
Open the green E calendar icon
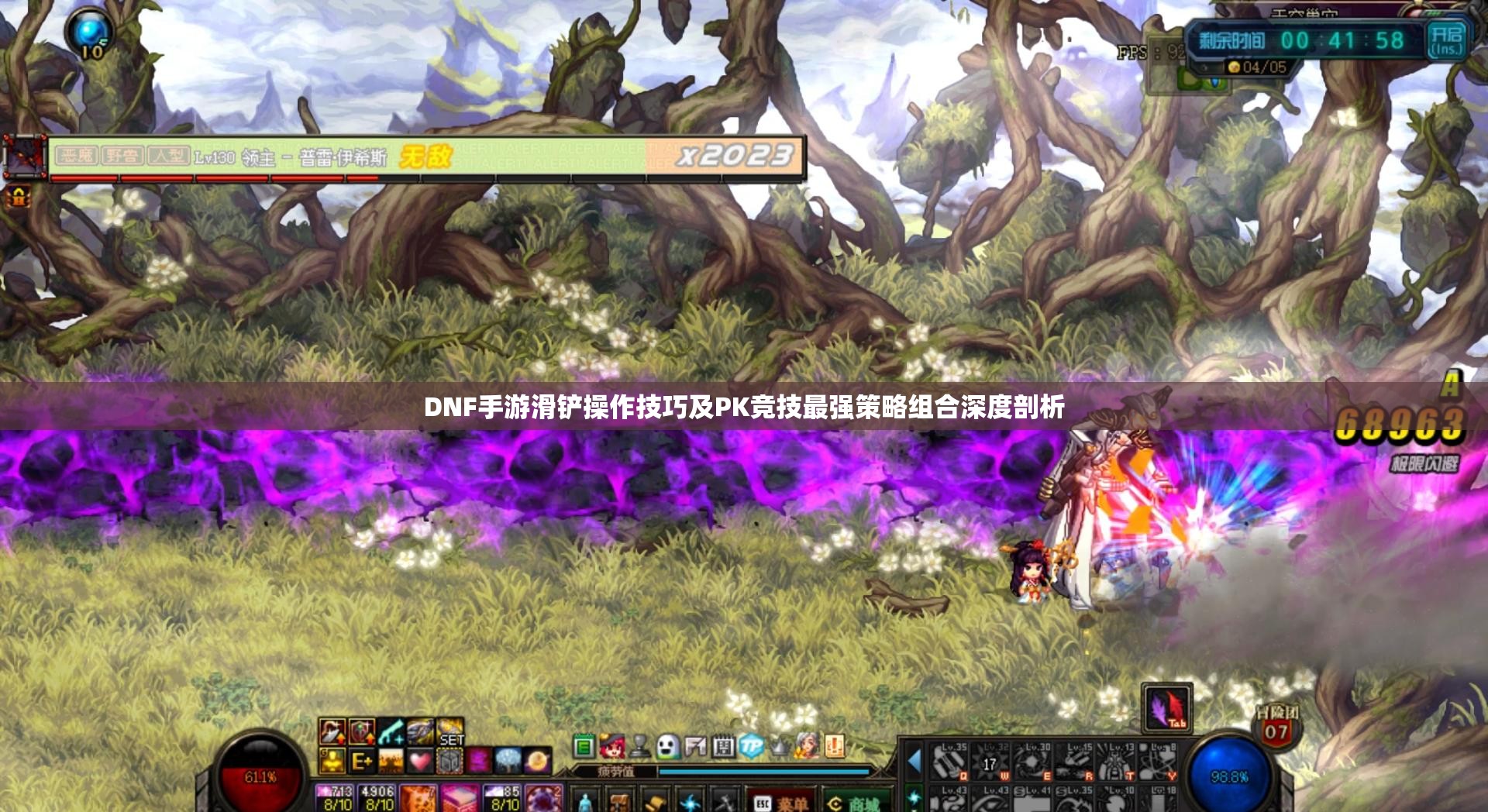click(584, 747)
